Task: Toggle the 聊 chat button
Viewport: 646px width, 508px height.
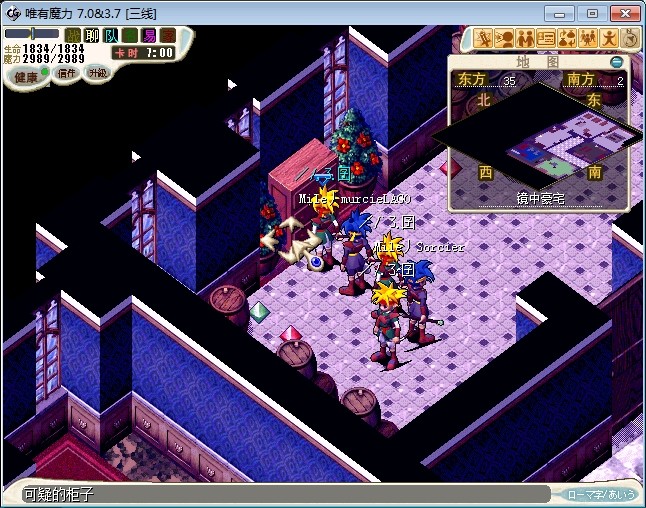Action: pyautogui.click(x=92, y=35)
